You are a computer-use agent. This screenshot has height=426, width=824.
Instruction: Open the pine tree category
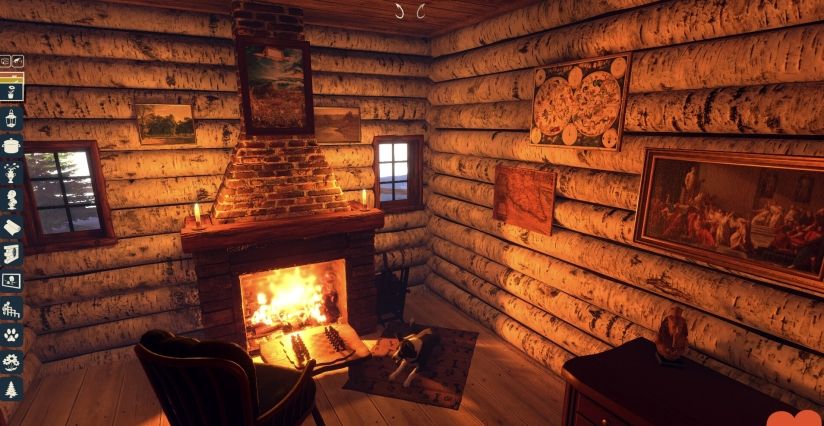12,389
